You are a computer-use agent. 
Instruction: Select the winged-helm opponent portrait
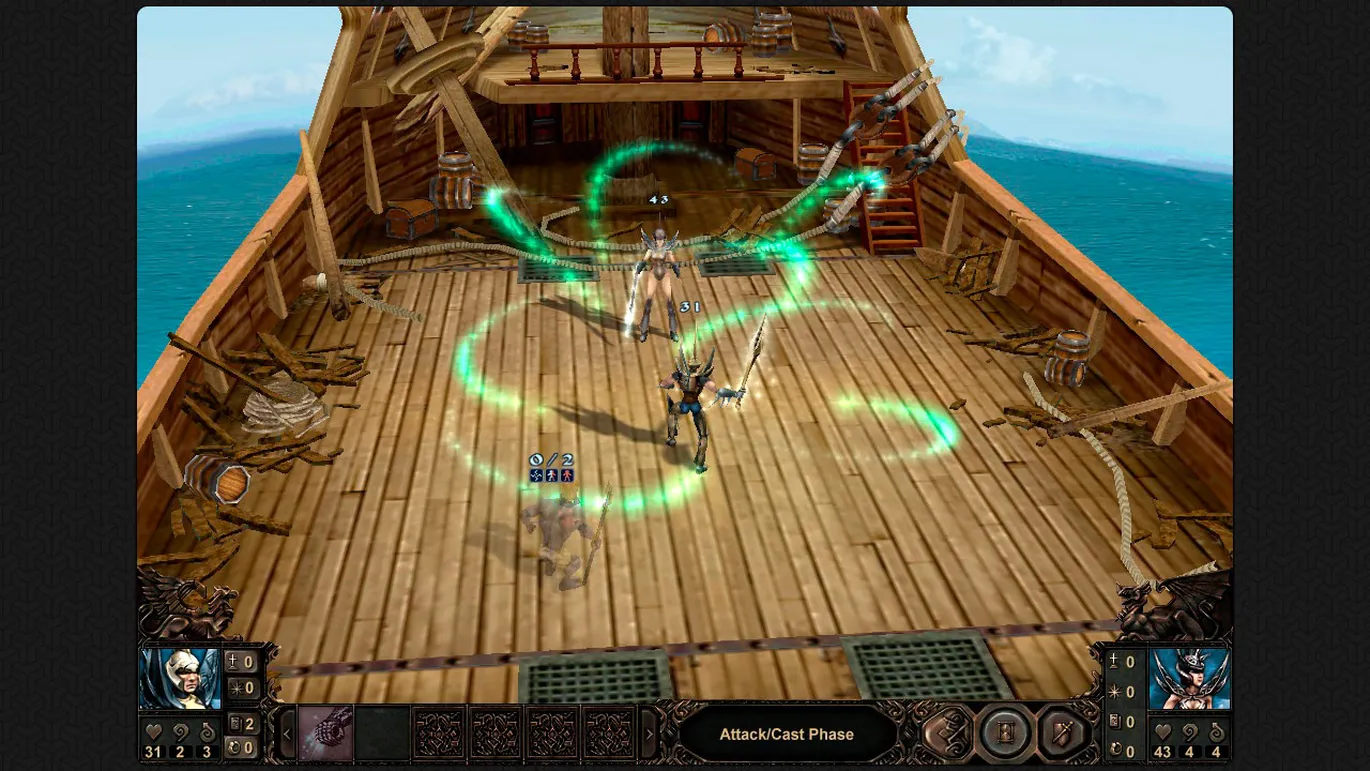1189,679
